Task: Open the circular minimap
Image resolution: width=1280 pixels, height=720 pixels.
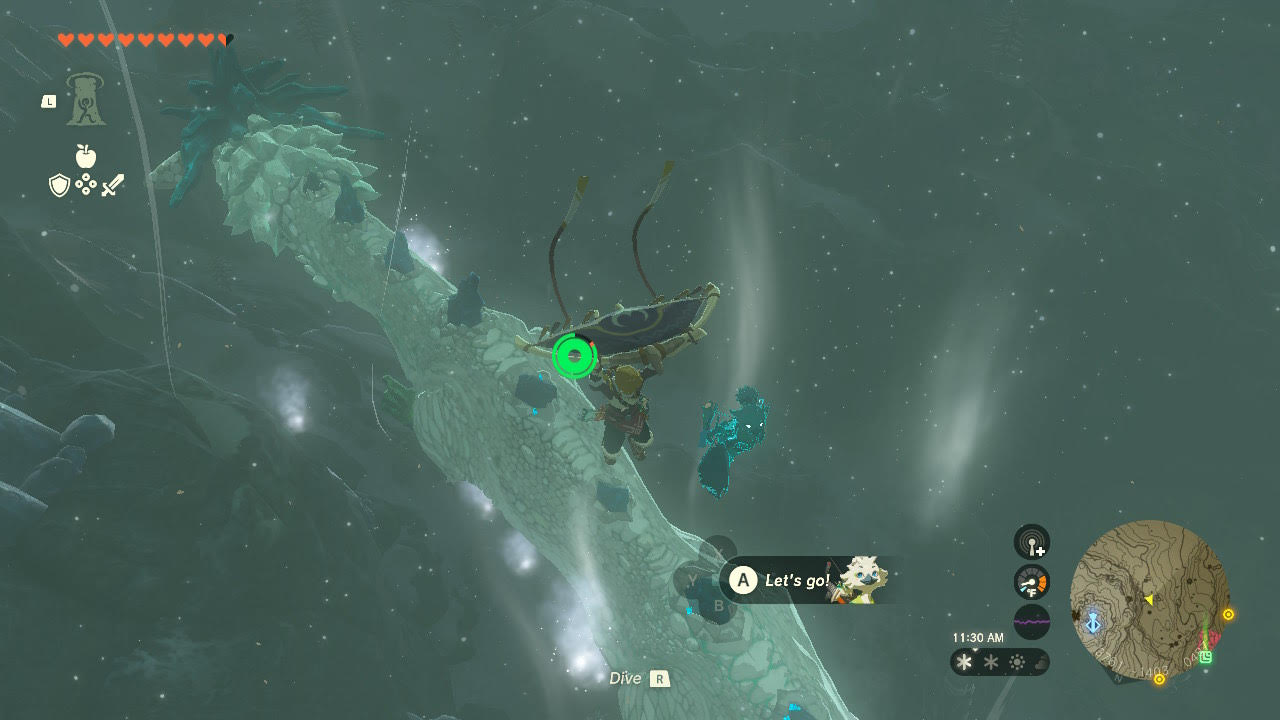Action: pyautogui.click(x=1149, y=598)
